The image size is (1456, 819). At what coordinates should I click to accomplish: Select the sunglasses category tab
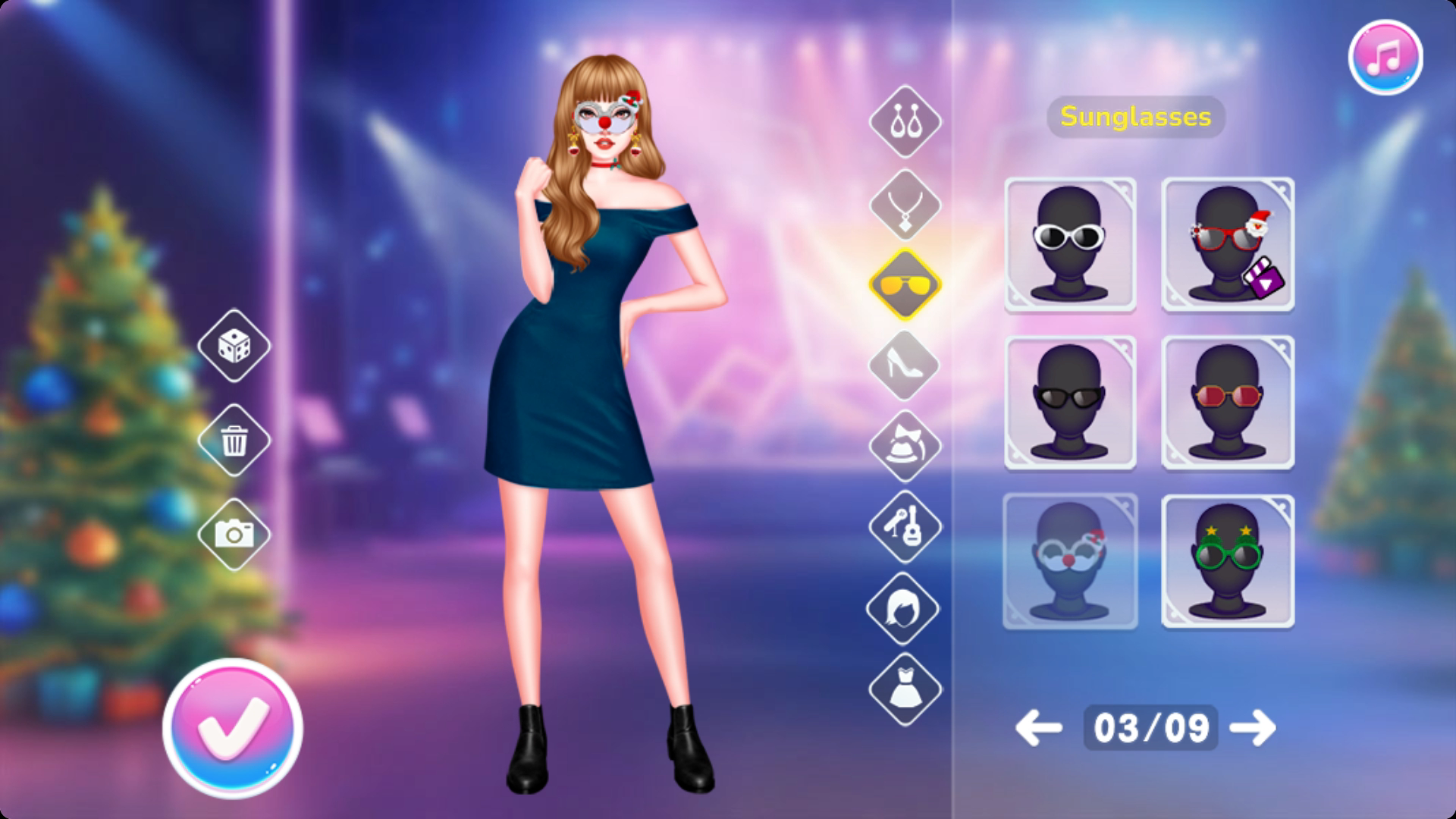[x=904, y=285]
